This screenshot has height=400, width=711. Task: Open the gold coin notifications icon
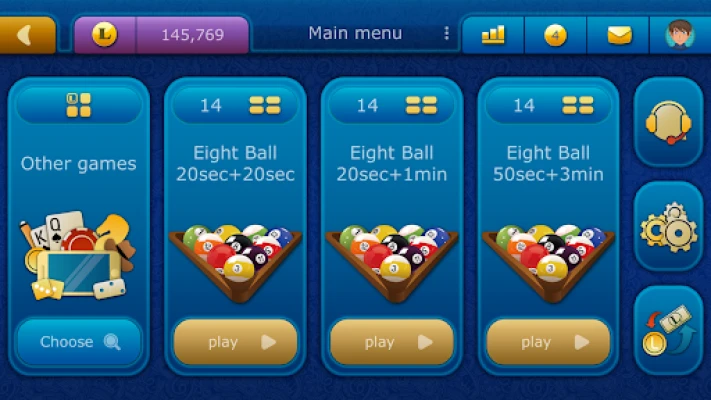(555, 35)
